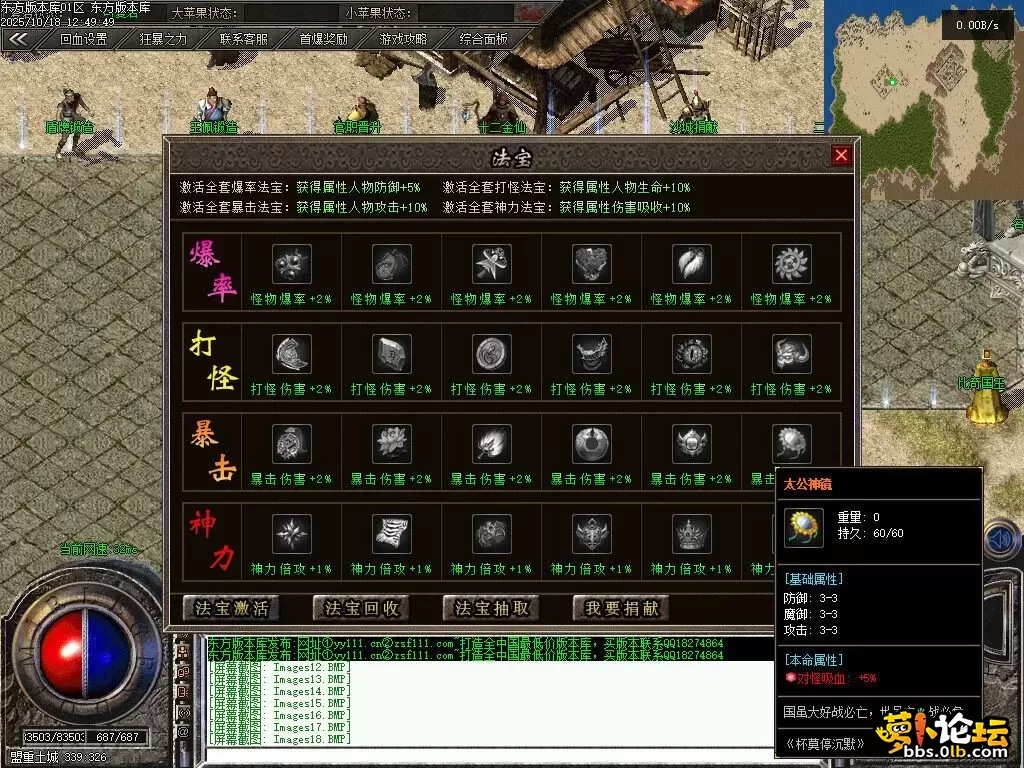The width and height of the screenshot is (1024, 768).
Task: Select the first 暴击伤害 treasure icon
Action: tap(292, 444)
